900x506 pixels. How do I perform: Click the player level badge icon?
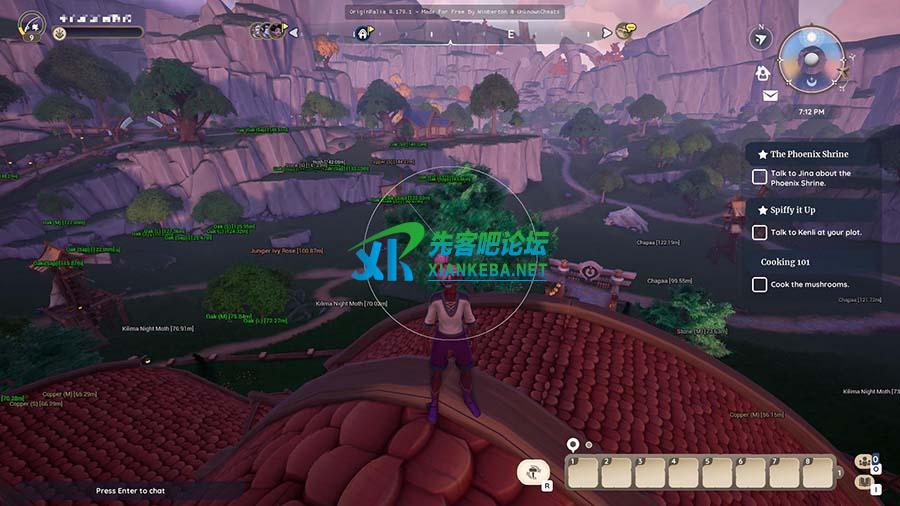[x=30, y=23]
